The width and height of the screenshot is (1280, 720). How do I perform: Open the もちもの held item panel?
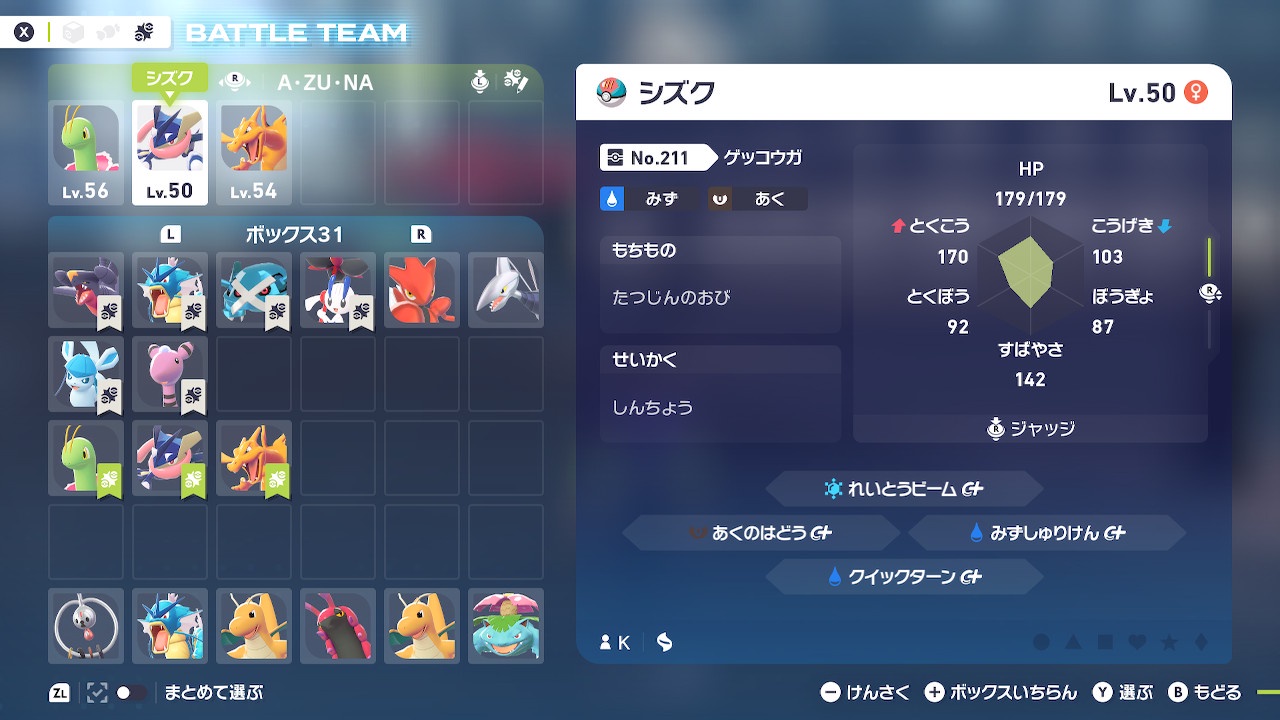click(720, 285)
